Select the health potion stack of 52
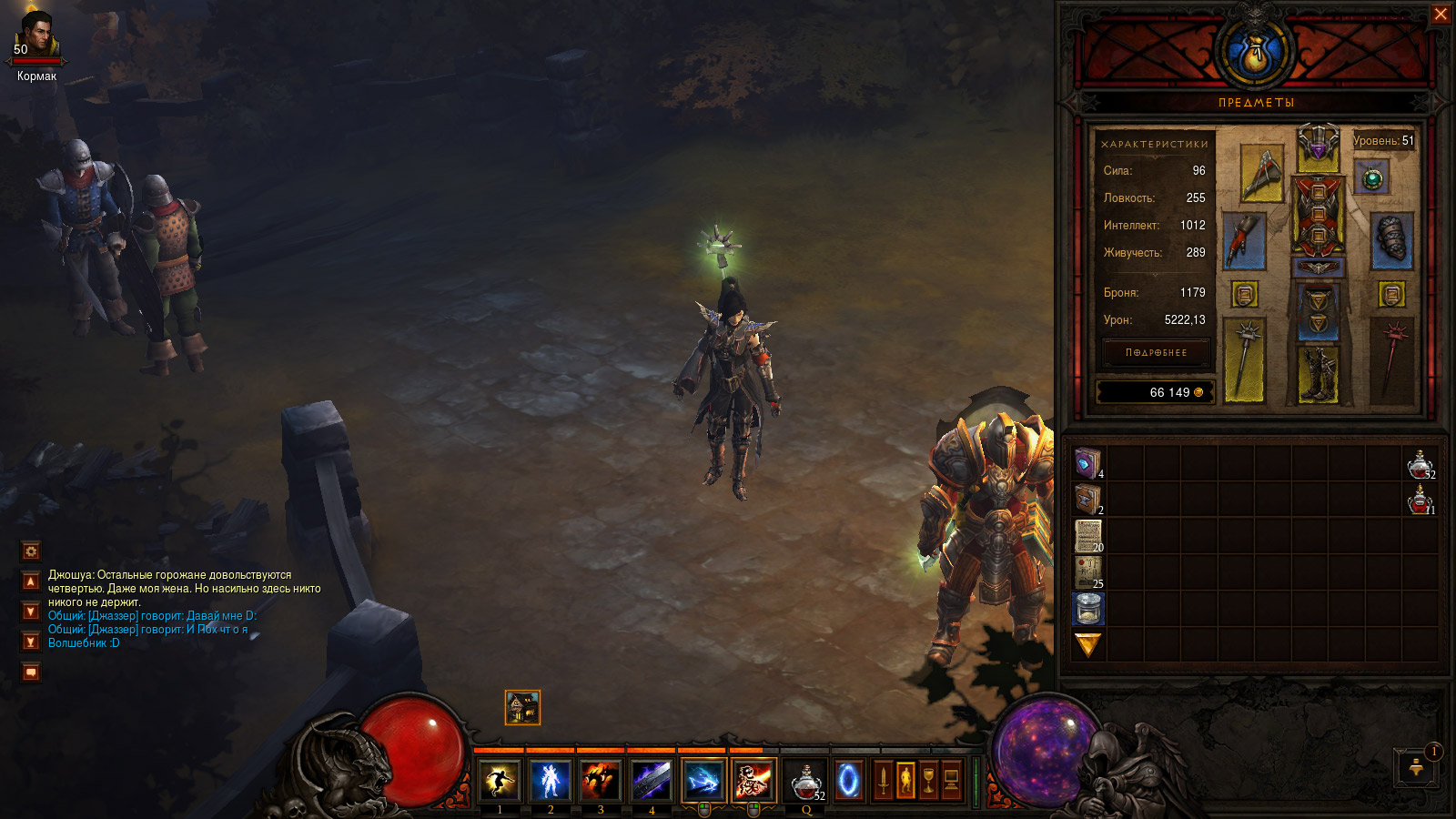 pos(1420,464)
